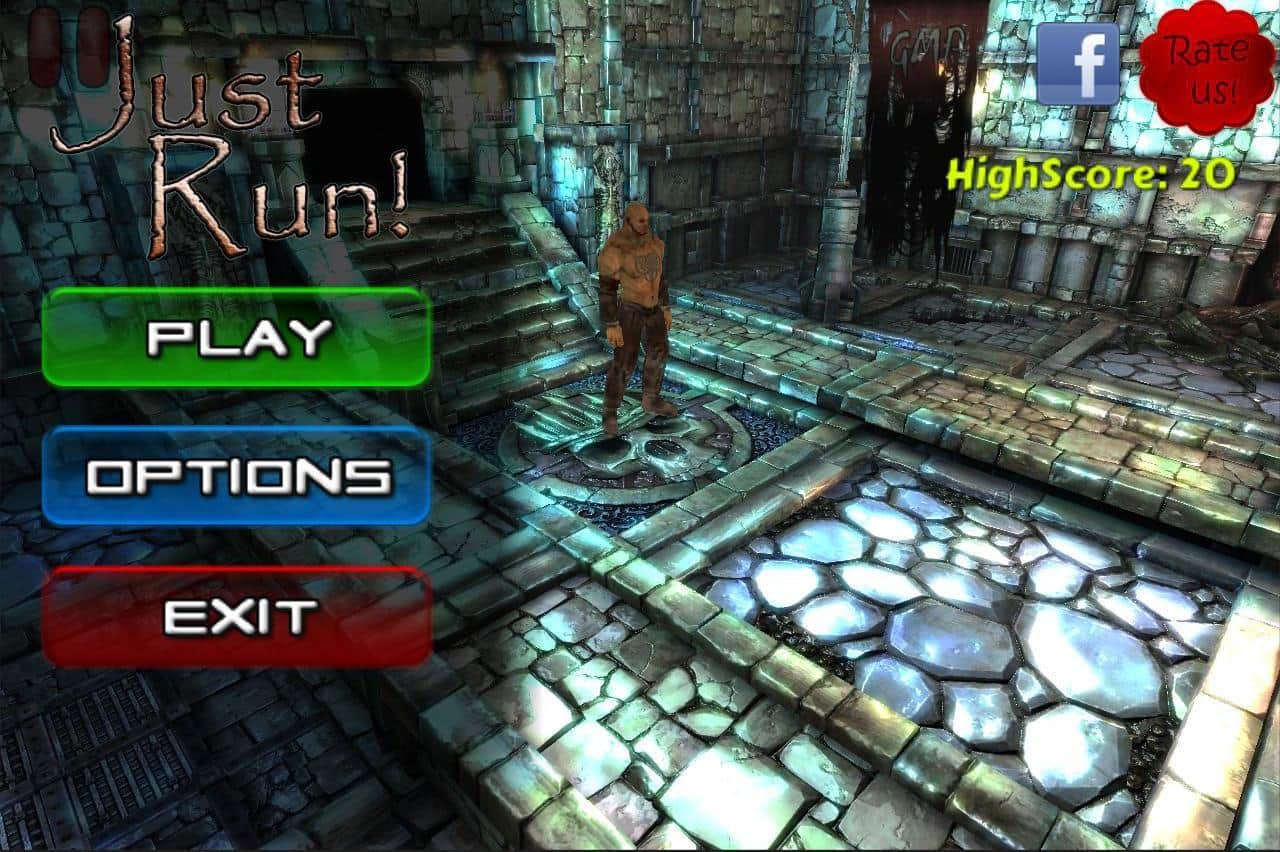Click the blue rounded Facebook square
This screenshot has height=852, width=1280.
click(1079, 65)
